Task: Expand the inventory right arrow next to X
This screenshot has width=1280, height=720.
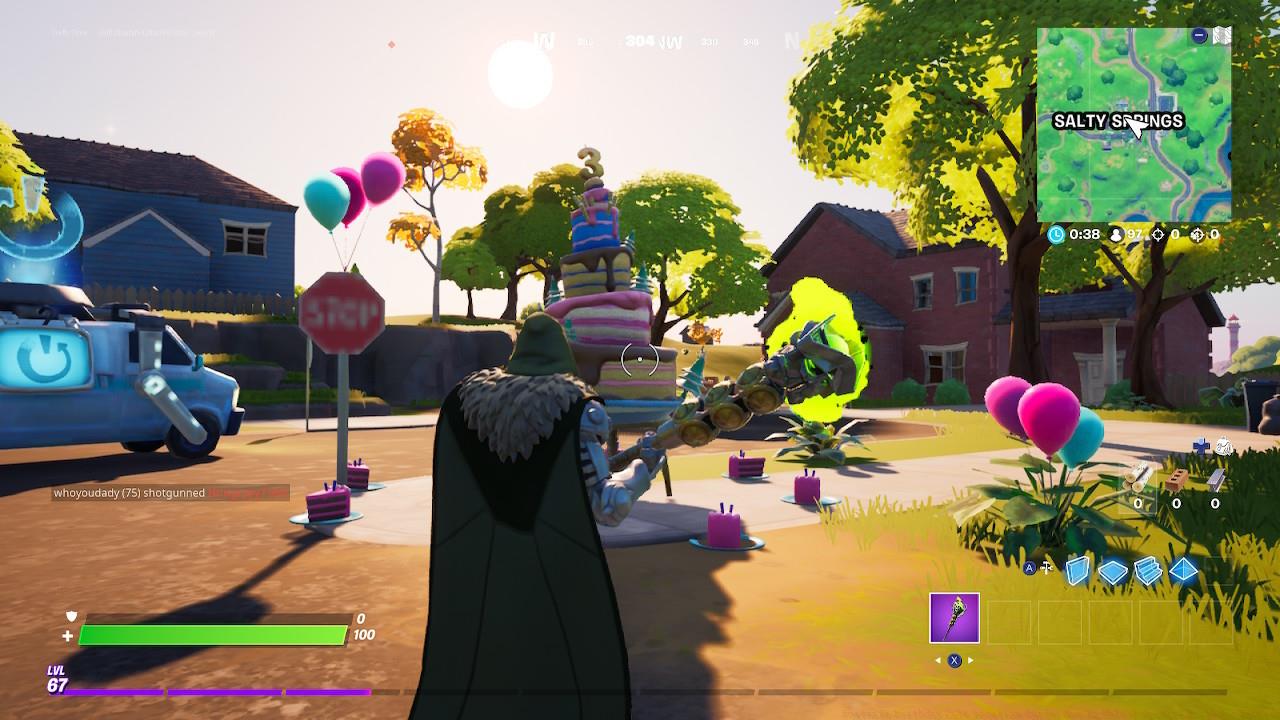Action: point(971,659)
